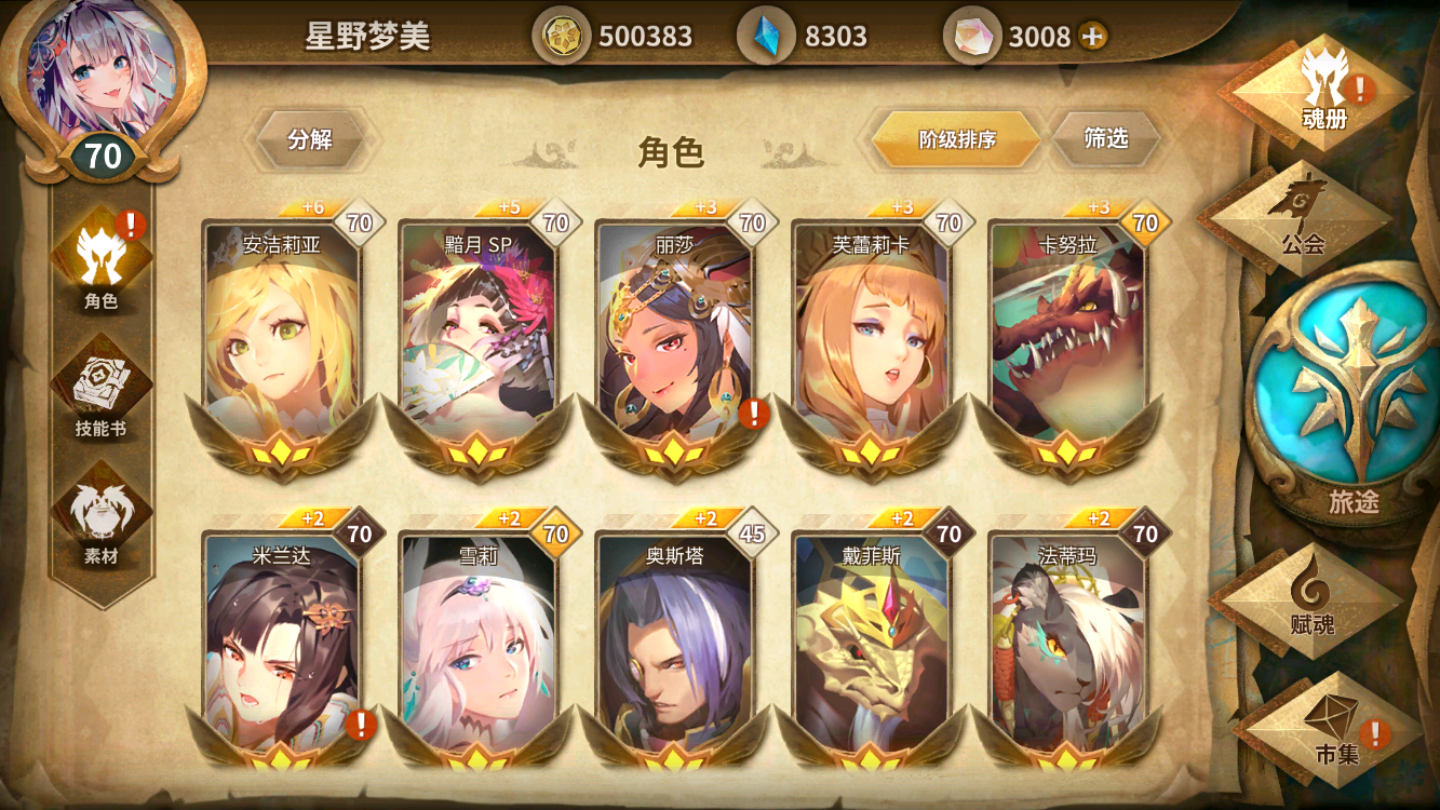The image size is (1440, 810).
Task: Open the 魂册 (Soul Codex) panel
Action: click(x=1327, y=95)
